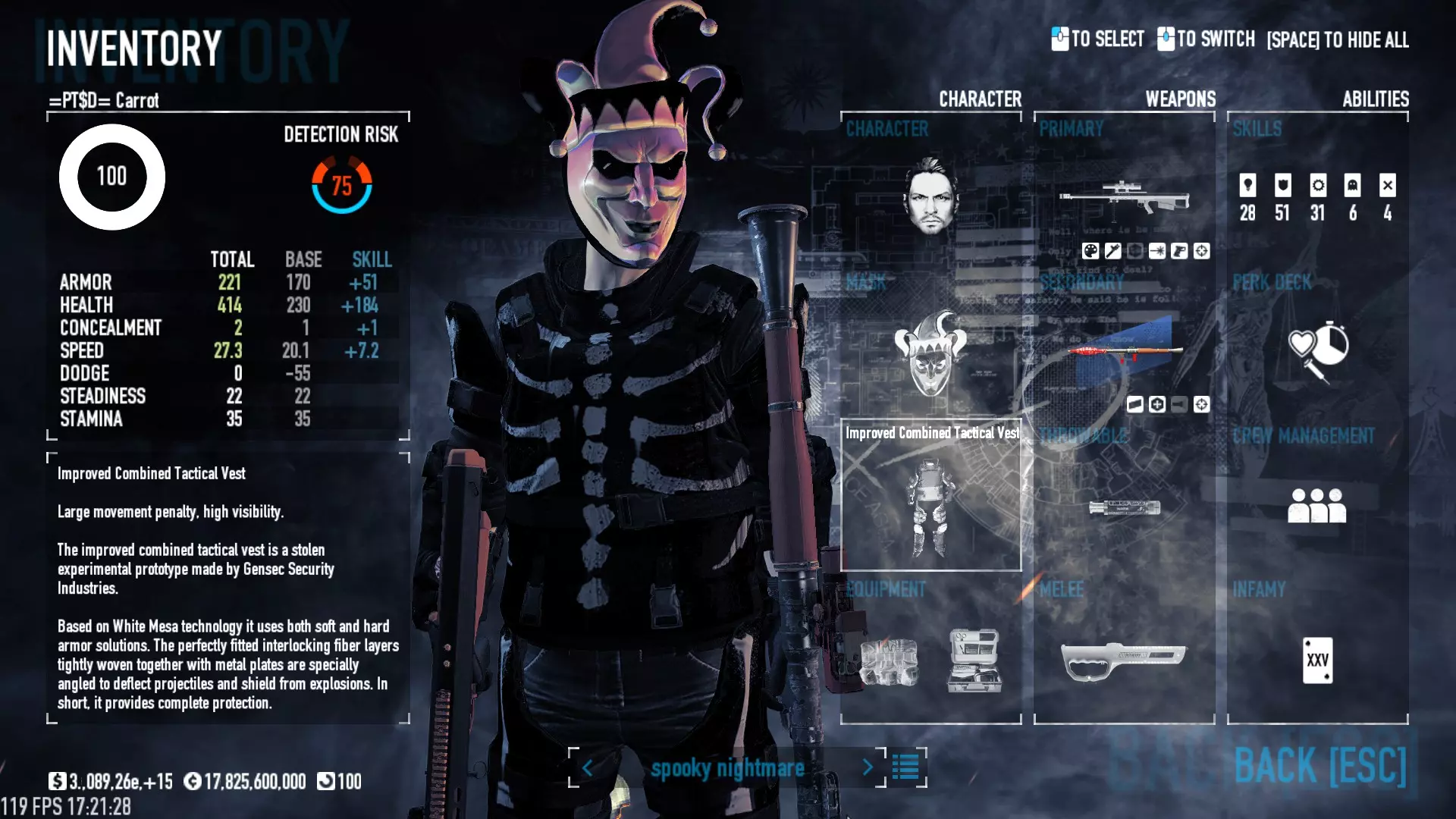Click the spooky nightmare profile name

click(x=727, y=768)
